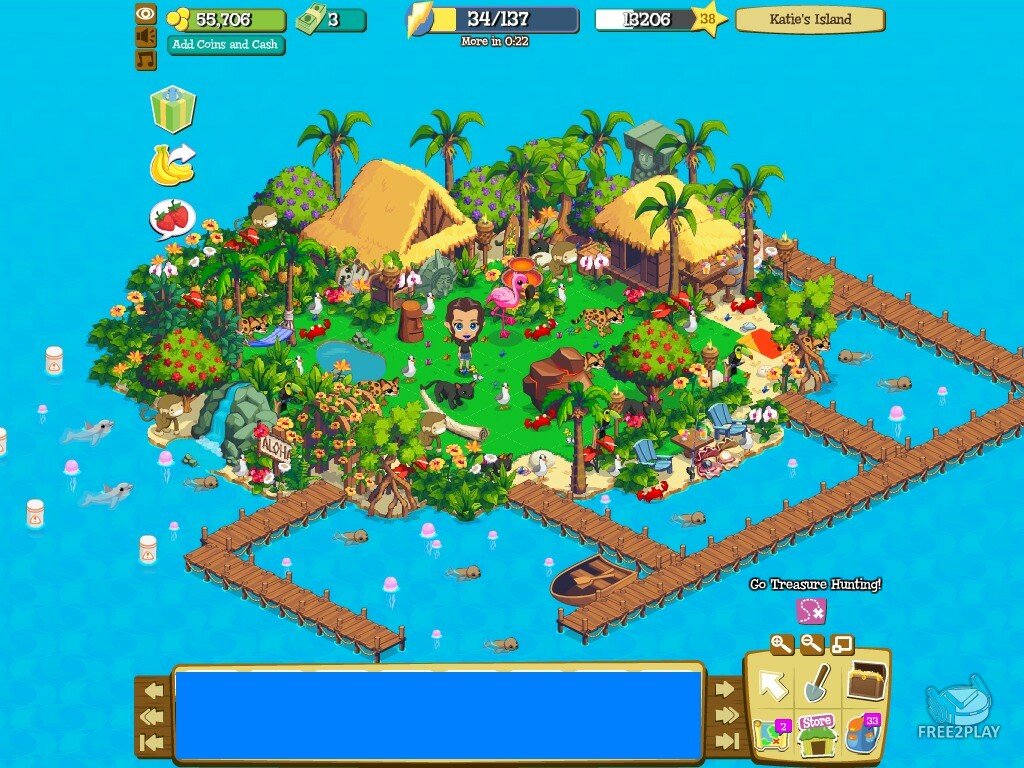Mute sound with the speaker icon
The width and height of the screenshot is (1024, 768).
146,37
